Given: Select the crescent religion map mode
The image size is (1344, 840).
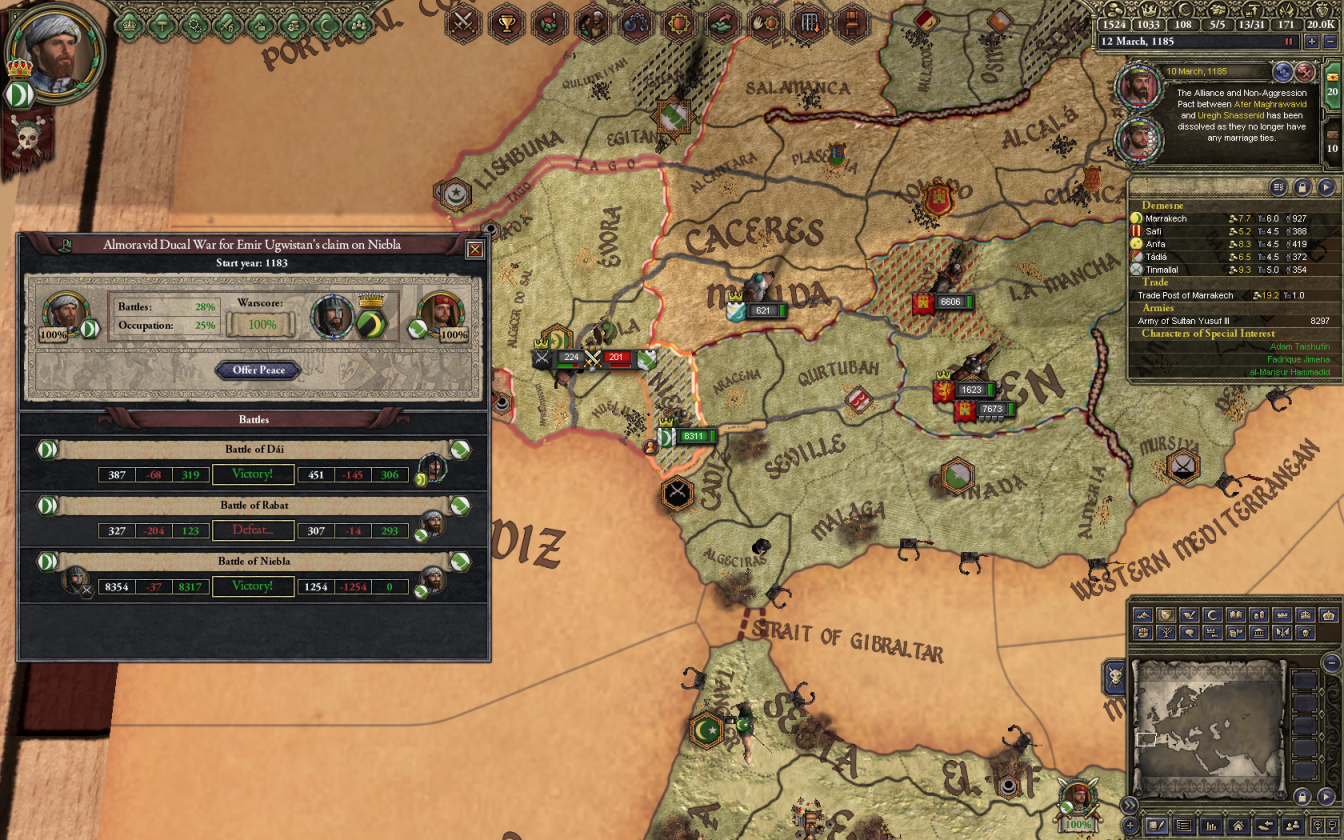Looking at the screenshot, I should coord(1211,615).
